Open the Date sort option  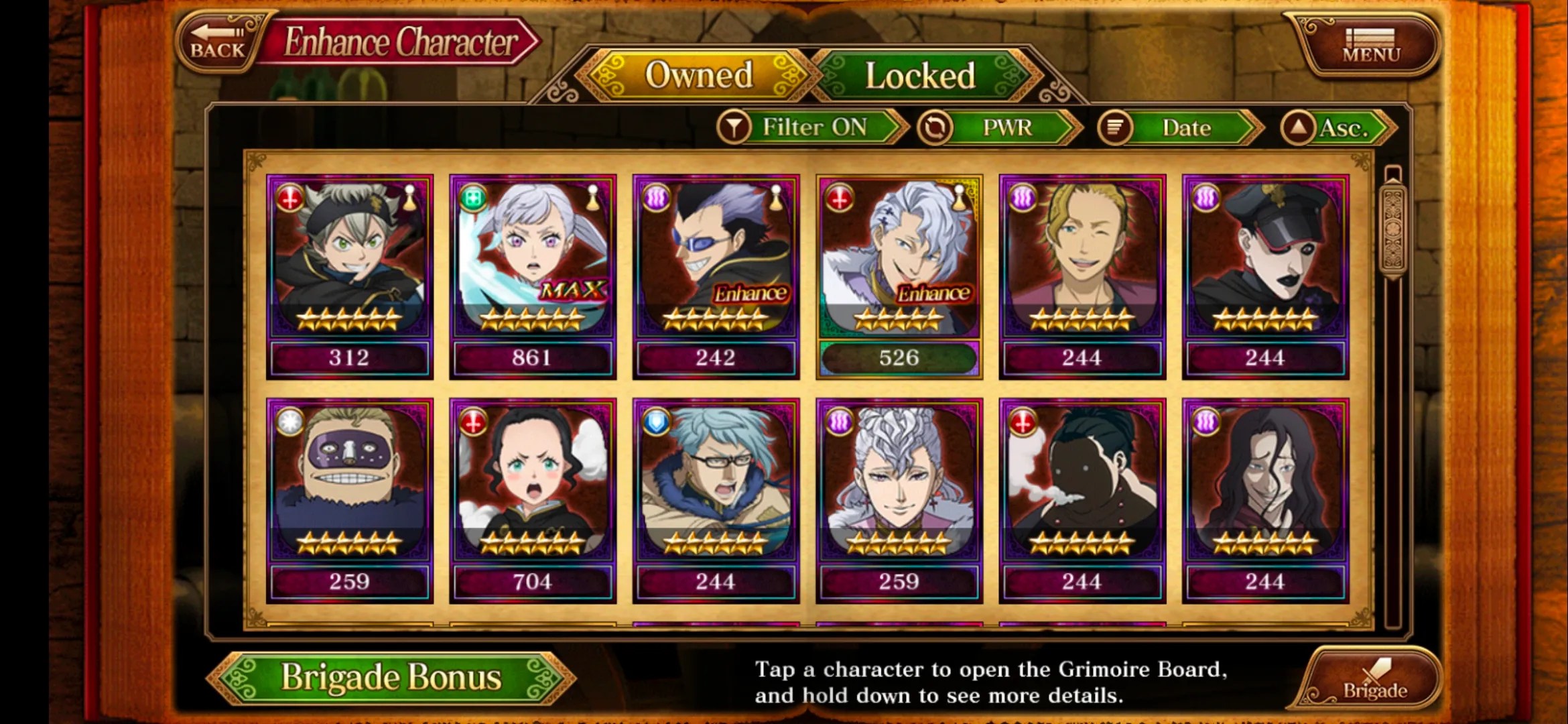click(x=1181, y=127)
